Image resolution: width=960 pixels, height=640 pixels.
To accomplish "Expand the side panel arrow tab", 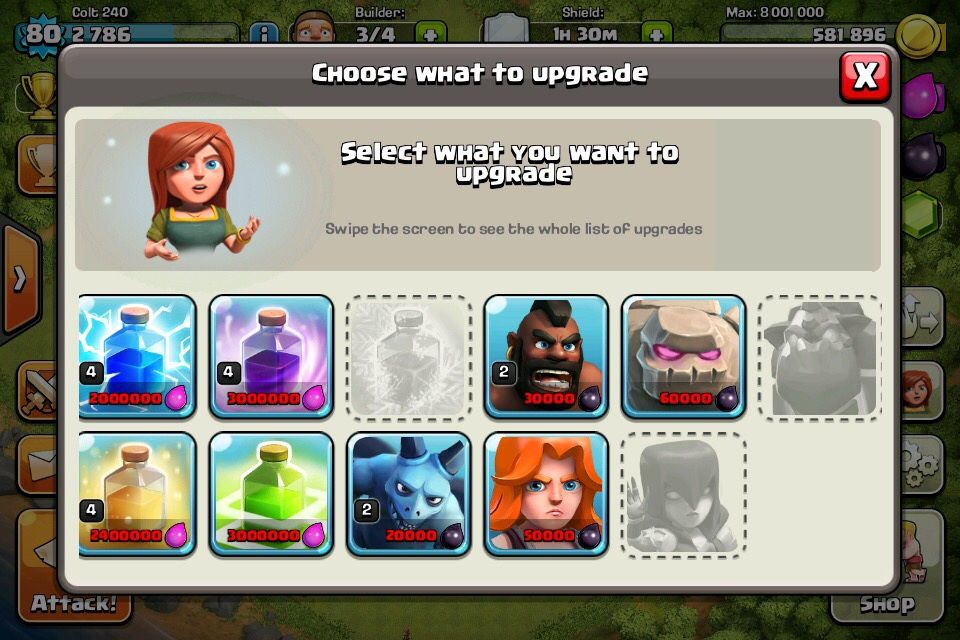I will click(x=18, y=279).
